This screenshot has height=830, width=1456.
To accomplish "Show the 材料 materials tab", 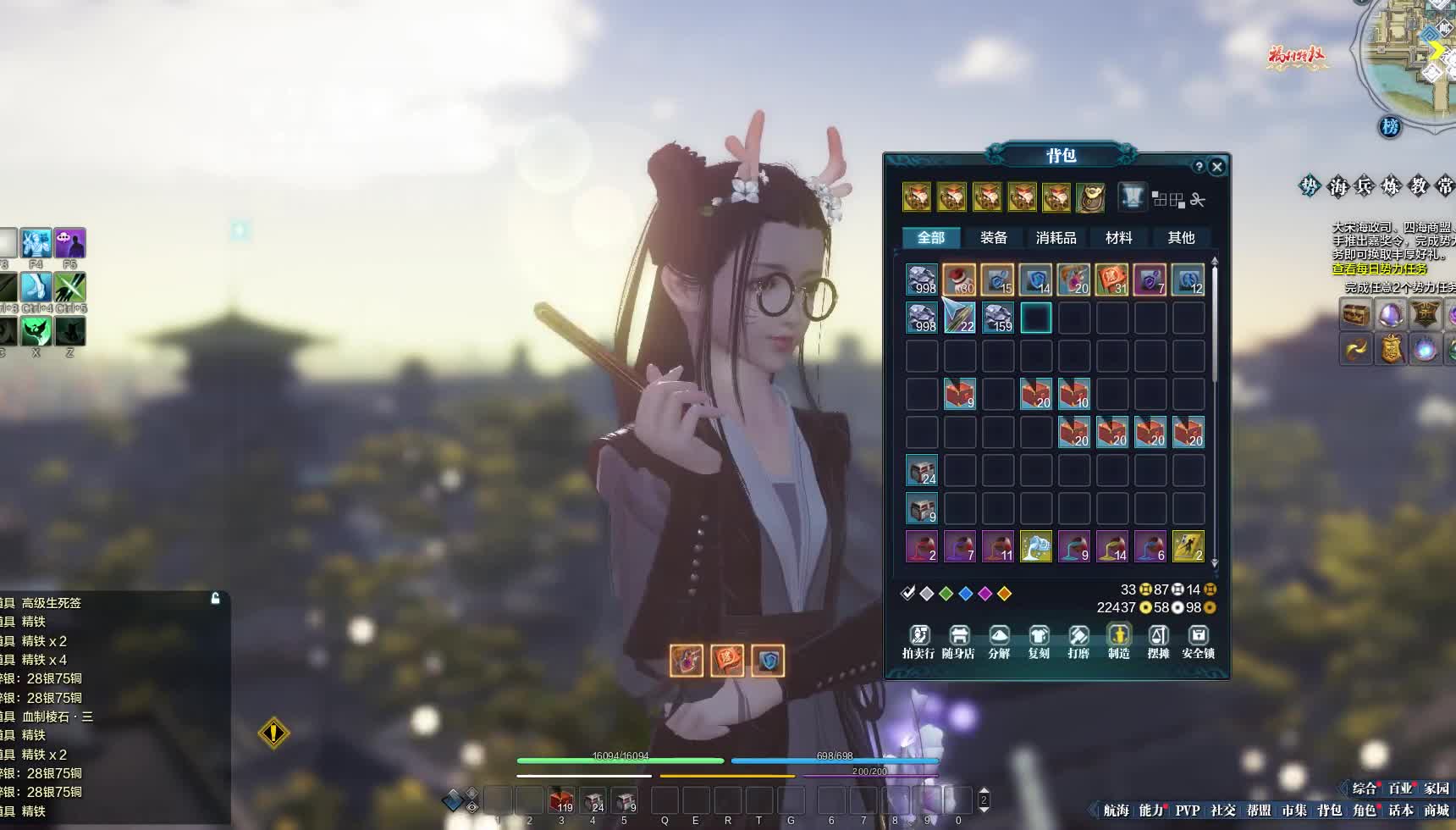I will [1118, 238].
